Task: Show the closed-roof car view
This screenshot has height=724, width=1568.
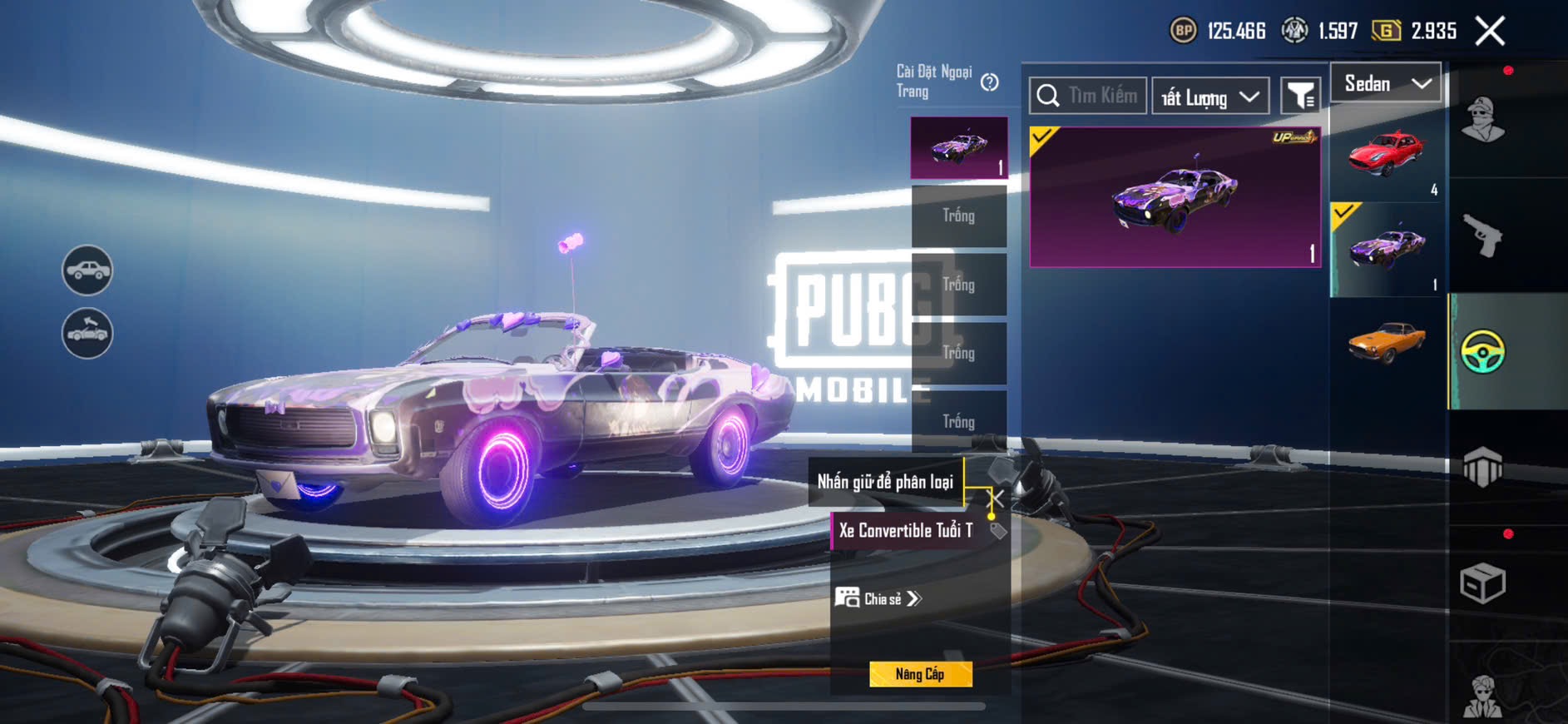Action: [x=87, y=270]
